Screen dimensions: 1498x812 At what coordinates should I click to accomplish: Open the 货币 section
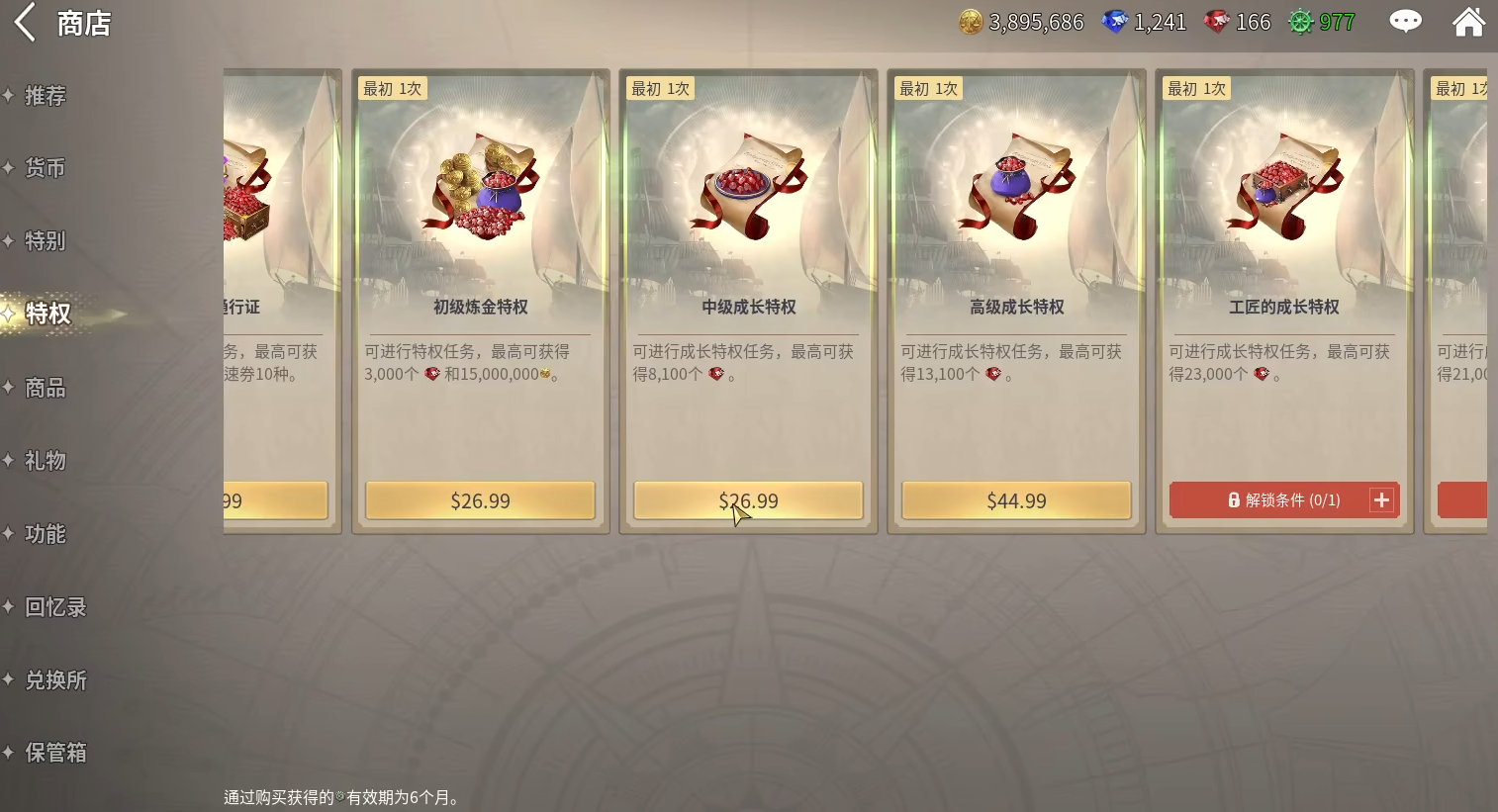click(44, 168)
